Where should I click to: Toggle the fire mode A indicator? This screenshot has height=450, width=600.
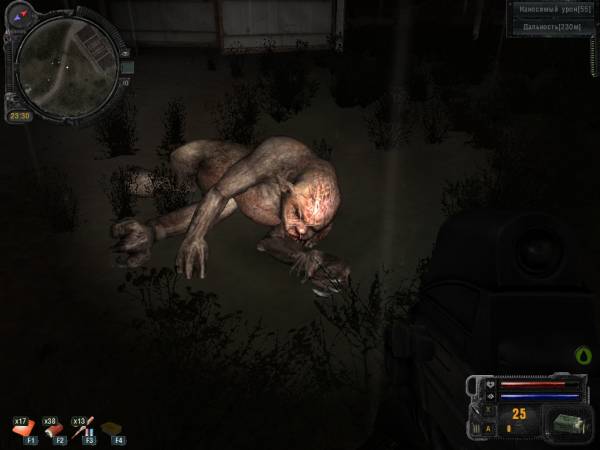489,428
